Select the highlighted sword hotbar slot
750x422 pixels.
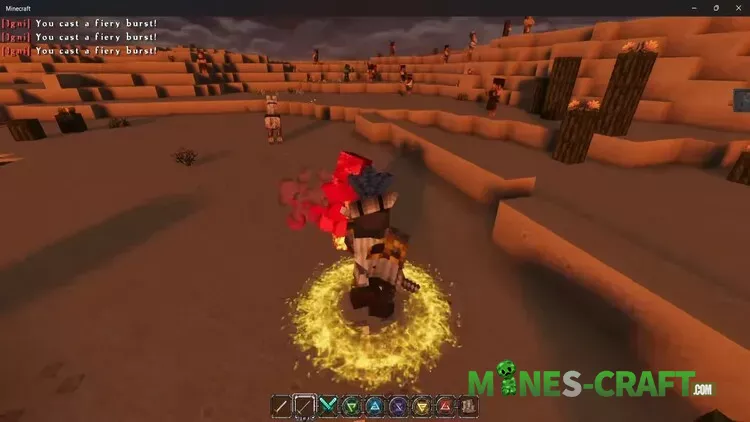tap(305, 406)
